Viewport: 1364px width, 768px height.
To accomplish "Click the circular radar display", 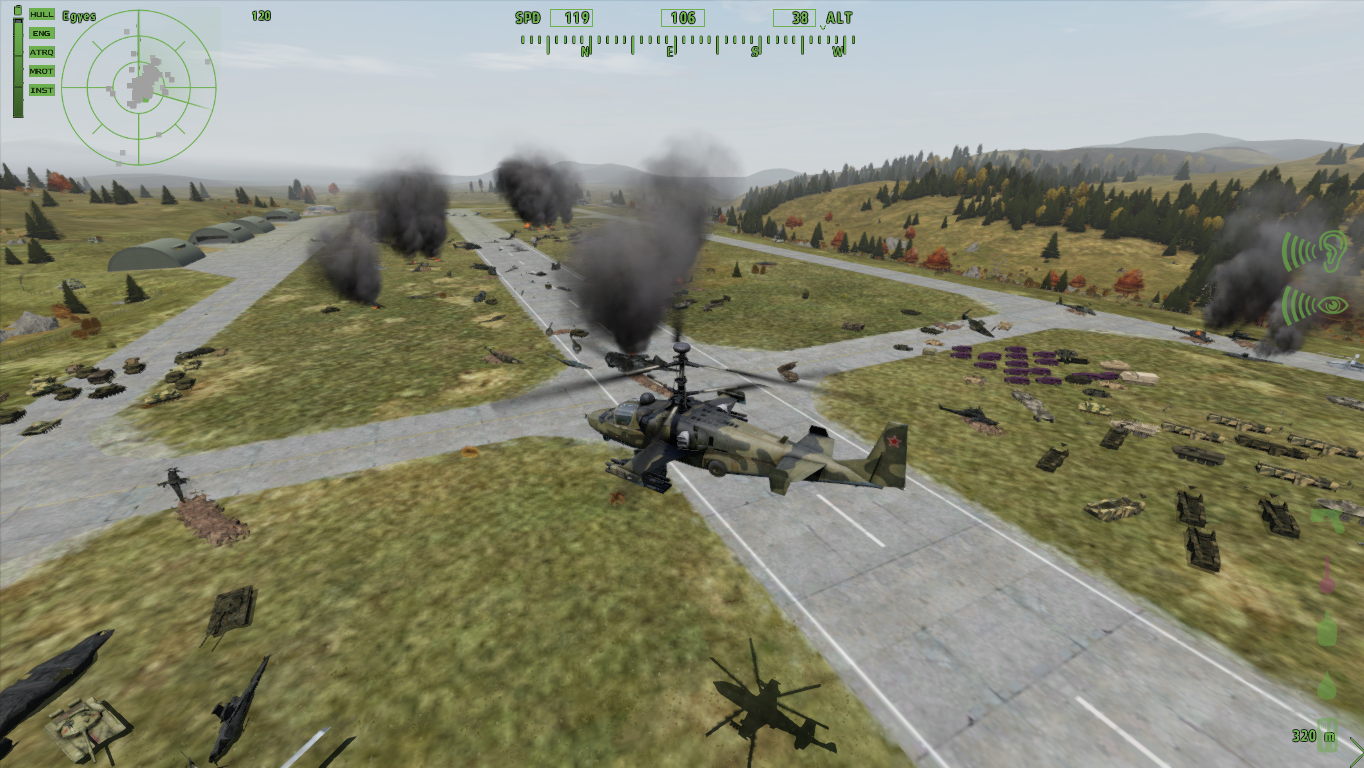I will coord(138,86).
